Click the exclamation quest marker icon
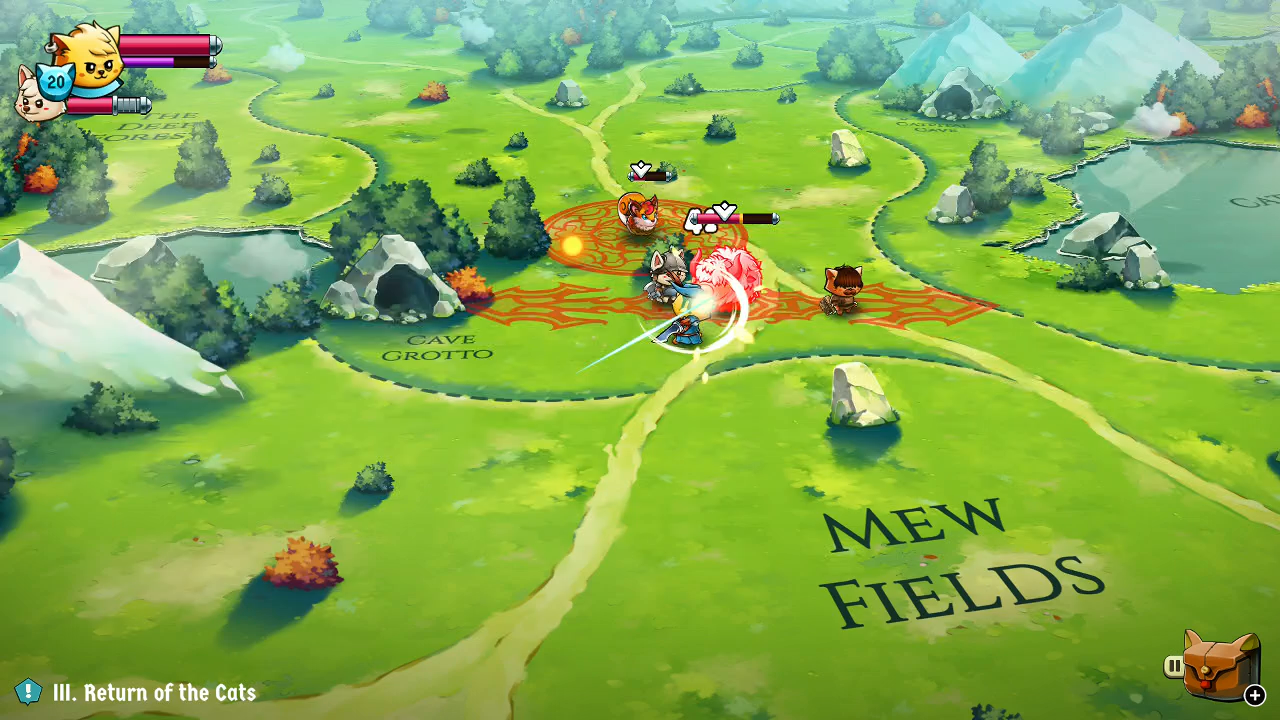 (30, 691)
